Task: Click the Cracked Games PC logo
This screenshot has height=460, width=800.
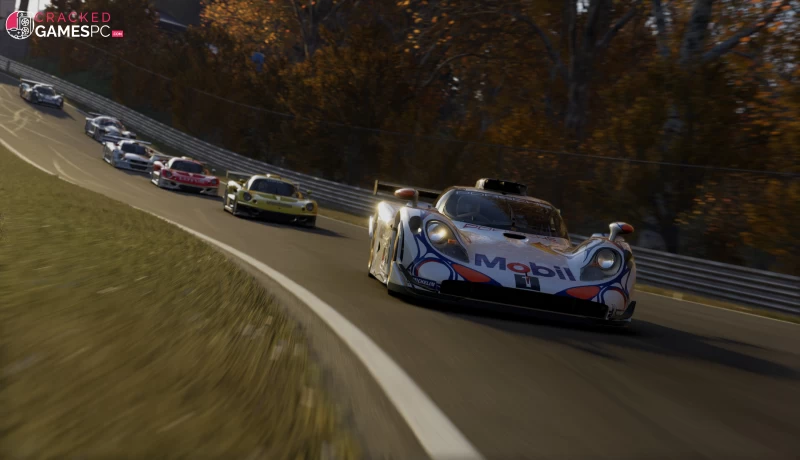Action: [x=64, y=25]
